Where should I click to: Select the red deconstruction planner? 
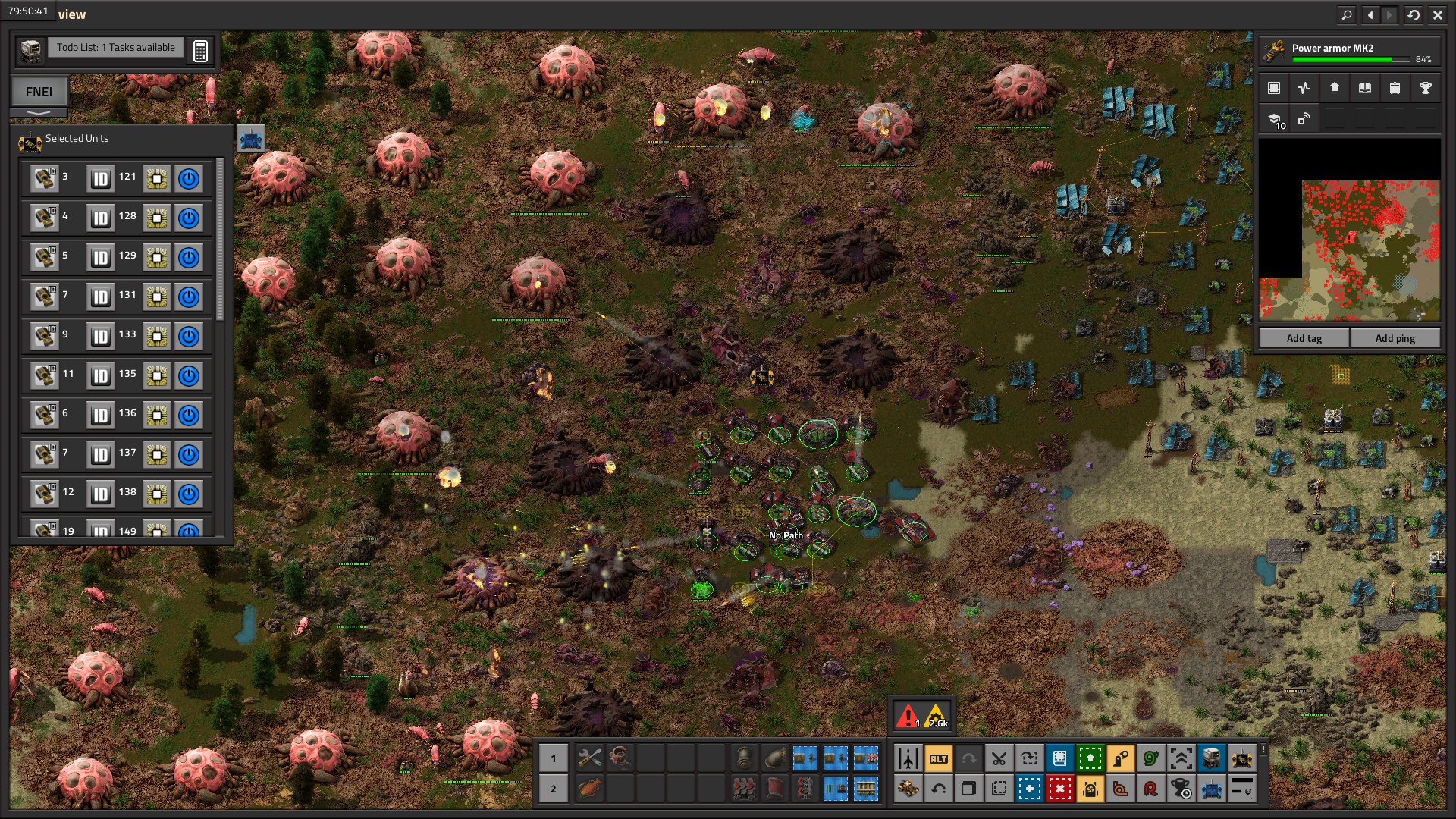[1059, 789]
